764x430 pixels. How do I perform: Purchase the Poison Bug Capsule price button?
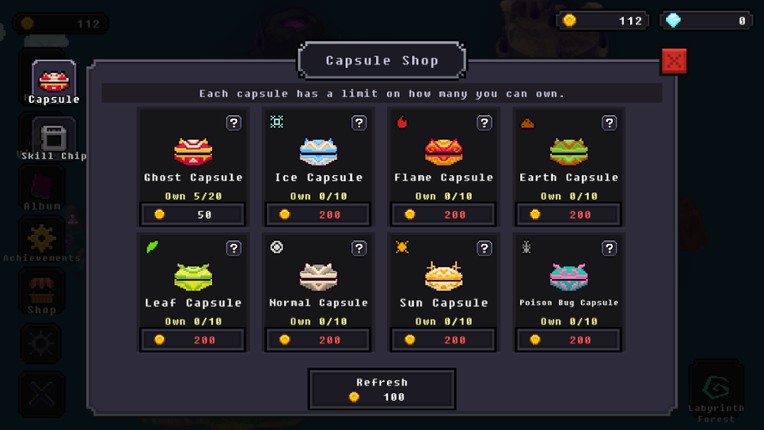568,340
